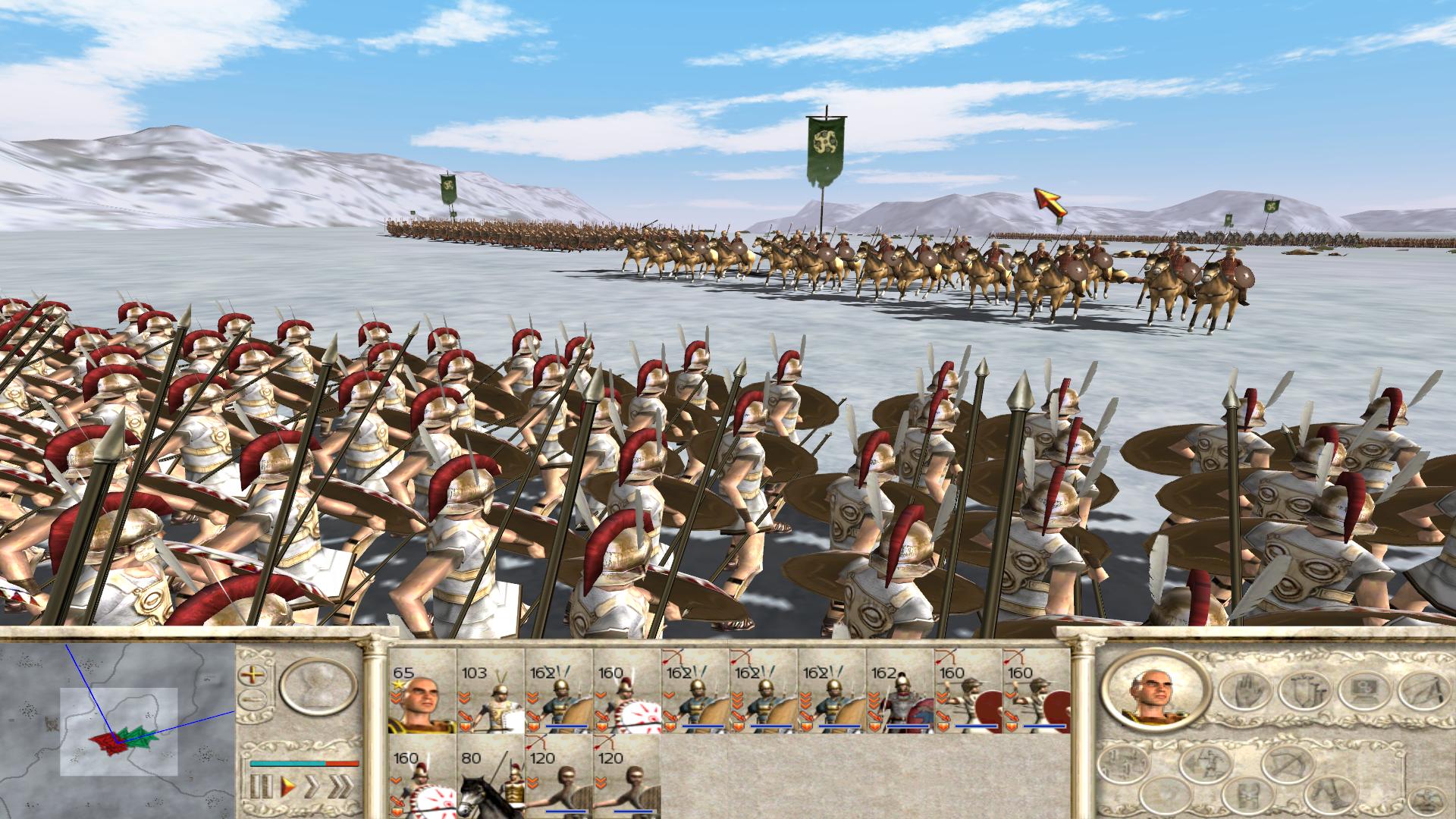Pause the battle
1456x819 pixels.
[x=261, y=786]
